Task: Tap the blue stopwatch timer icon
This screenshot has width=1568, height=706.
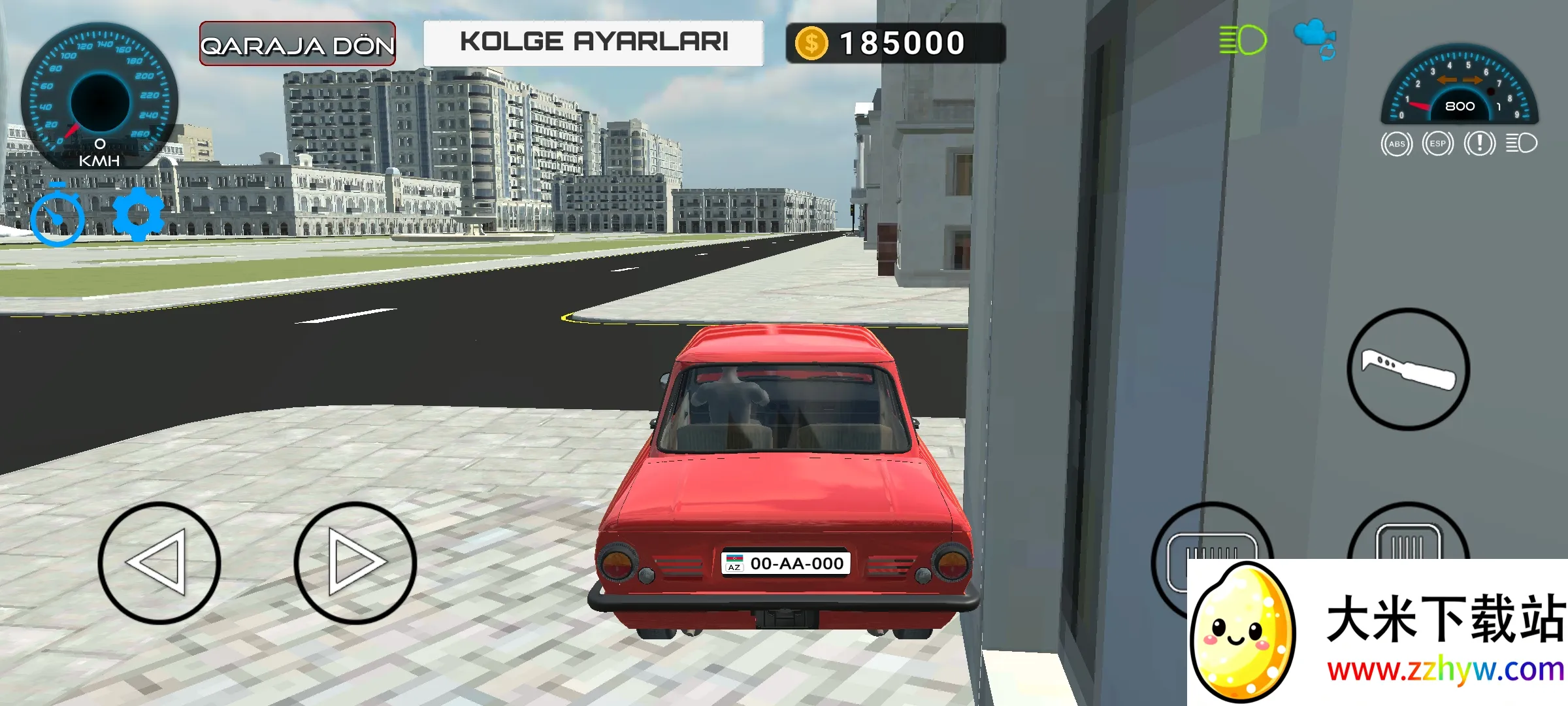Action: click(56, 216)
